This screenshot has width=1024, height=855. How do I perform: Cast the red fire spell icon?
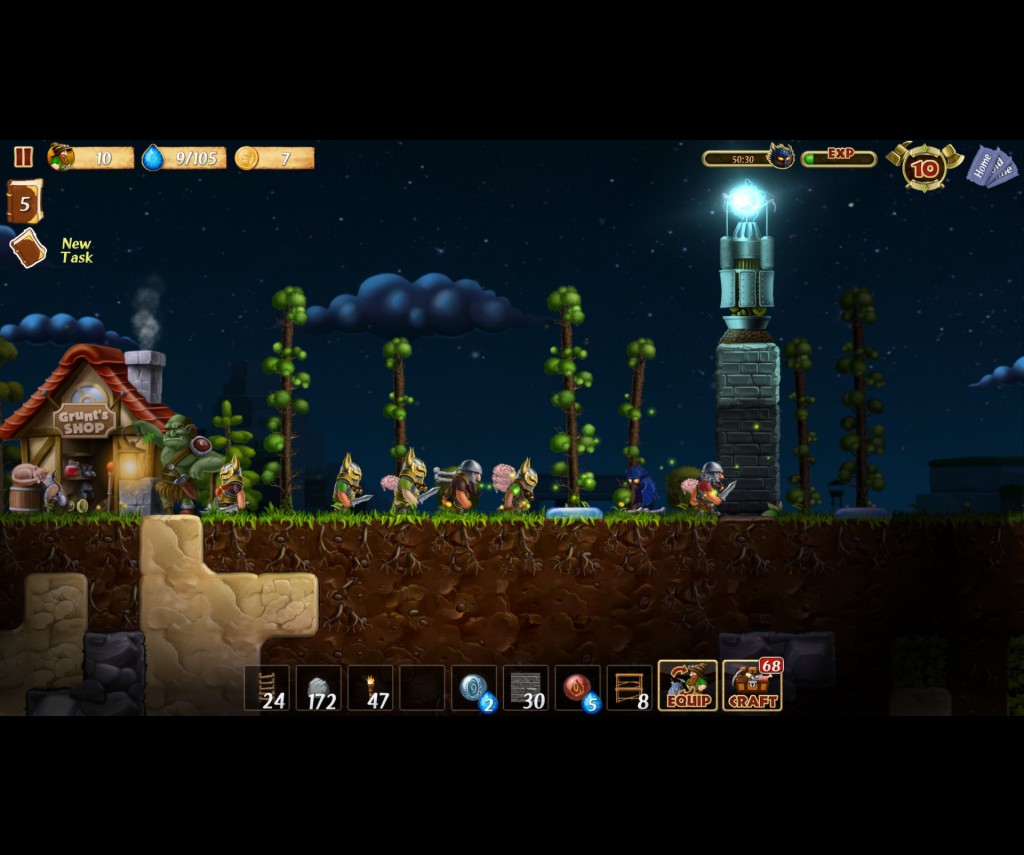(x=578, y=688)
